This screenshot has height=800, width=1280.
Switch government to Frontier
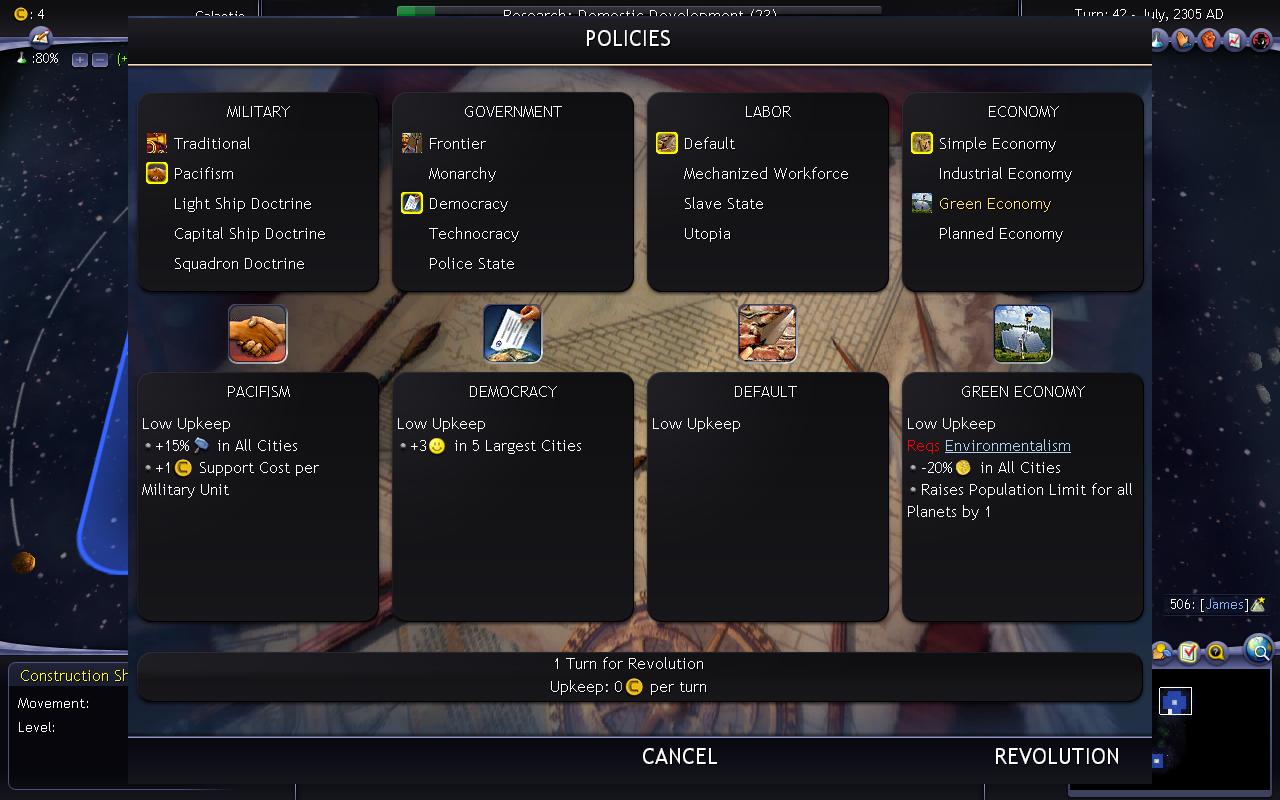457,144
